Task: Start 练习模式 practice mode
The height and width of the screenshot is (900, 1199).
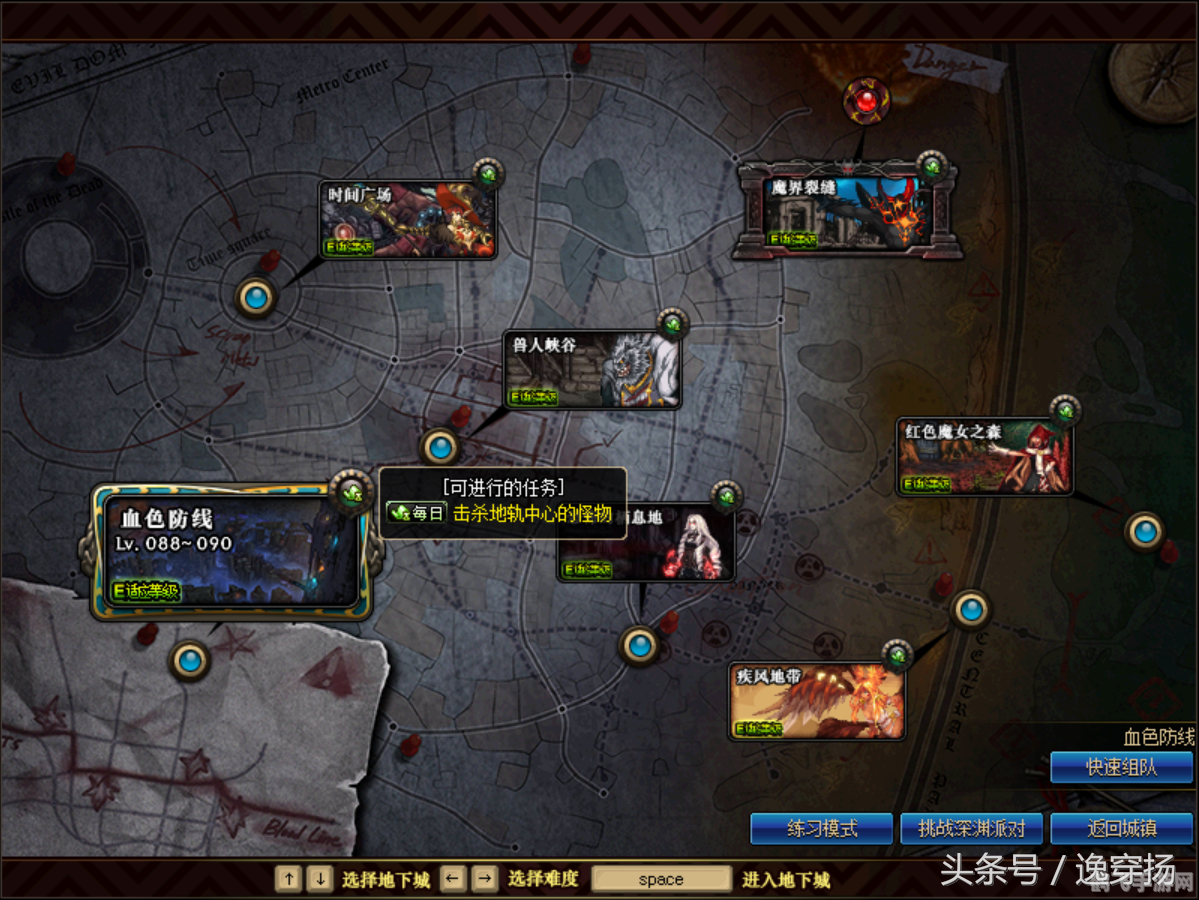Action: click(x=822, y=829)
